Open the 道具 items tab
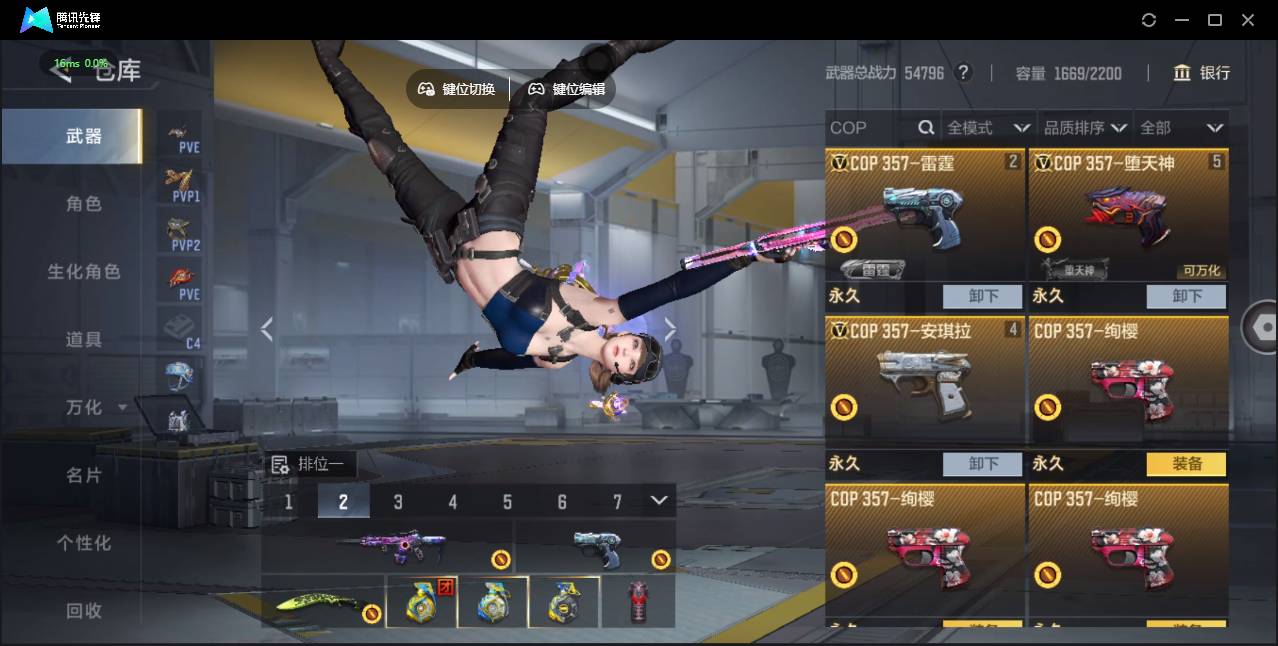 click(84, 340)
